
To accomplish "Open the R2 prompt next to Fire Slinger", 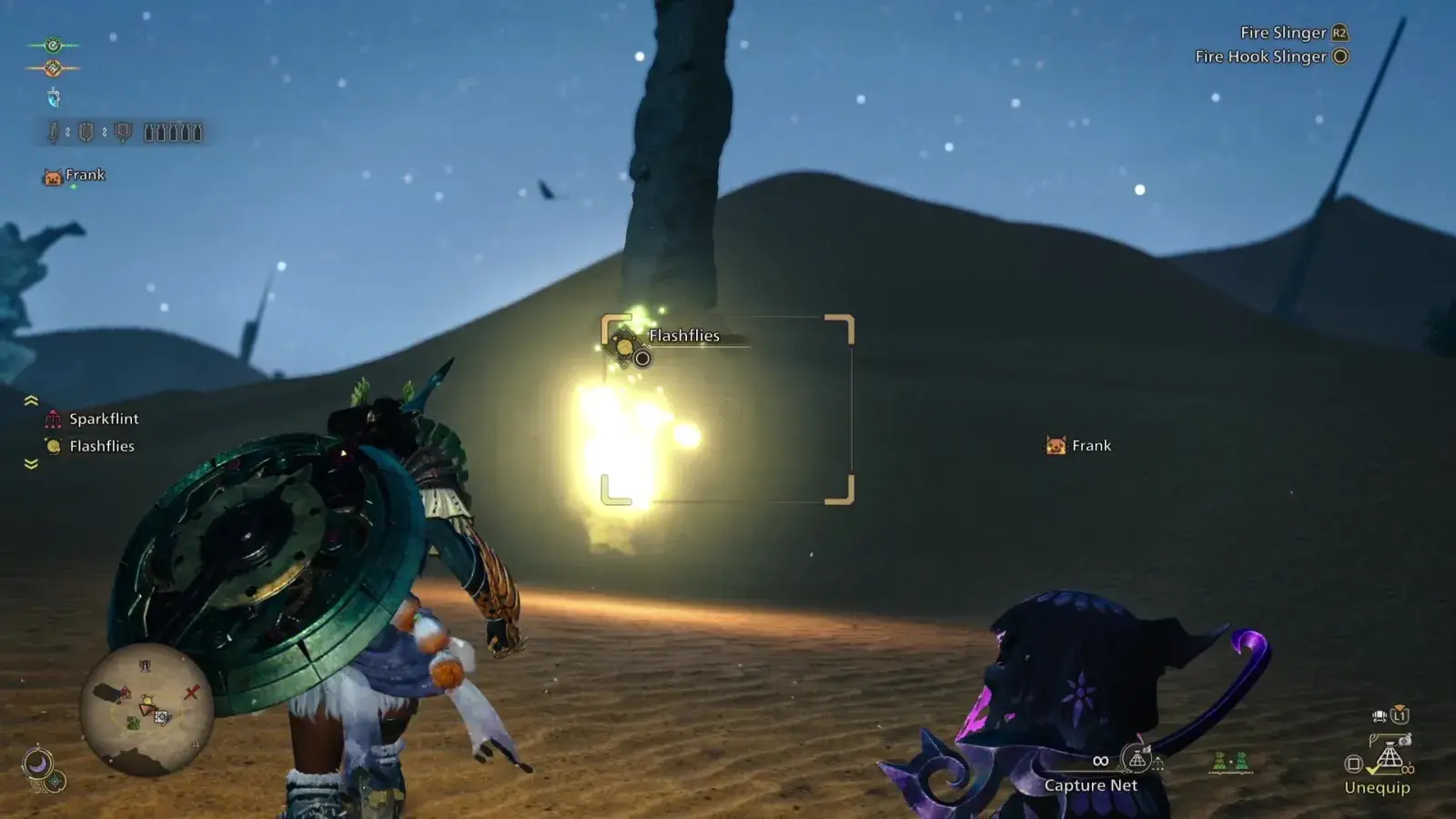I will point(1339,33).
